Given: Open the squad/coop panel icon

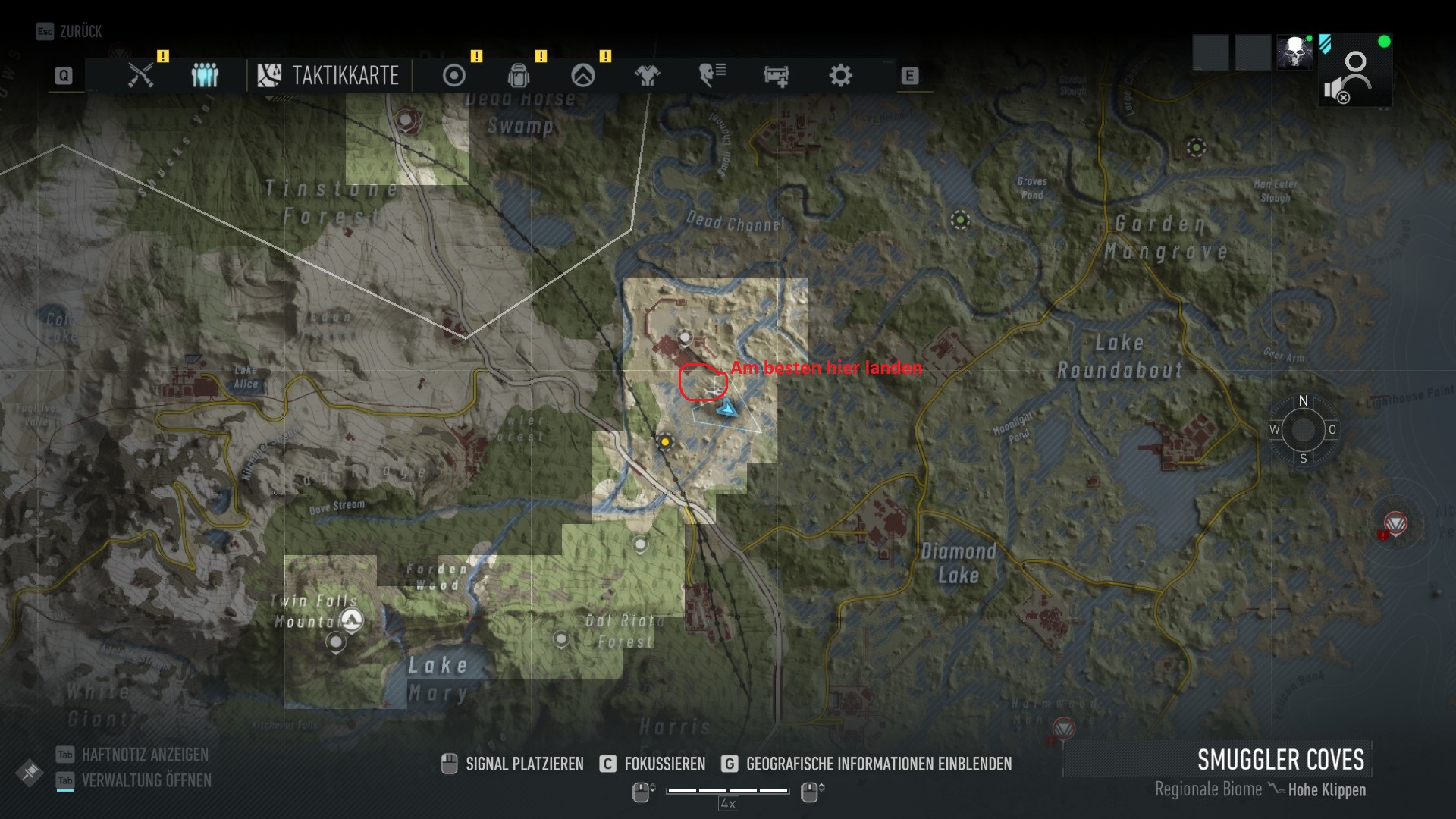Looking at the screenshot, I should (203, 75).
